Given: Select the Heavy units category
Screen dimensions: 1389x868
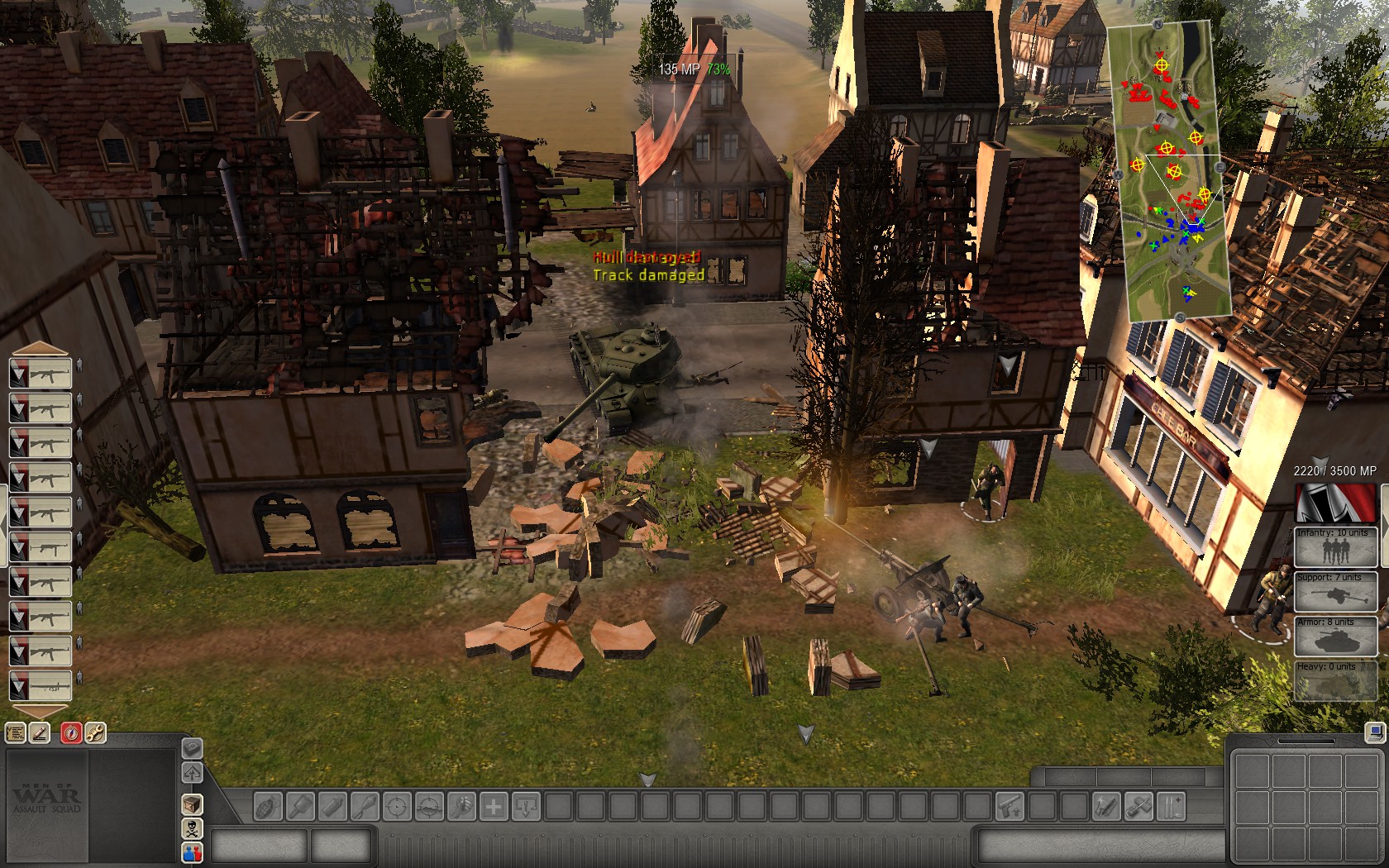Looking at the screenshot, I should coord(1335,681).
